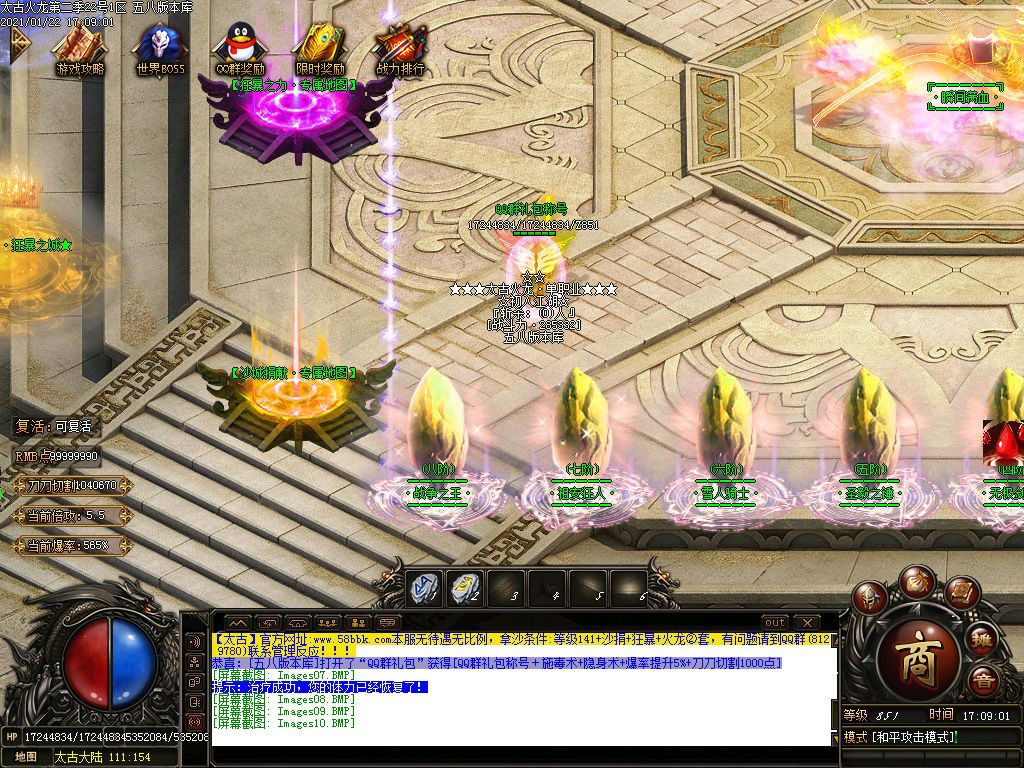
Task: Toggle the 音 sound button
Action: [982, 681]
